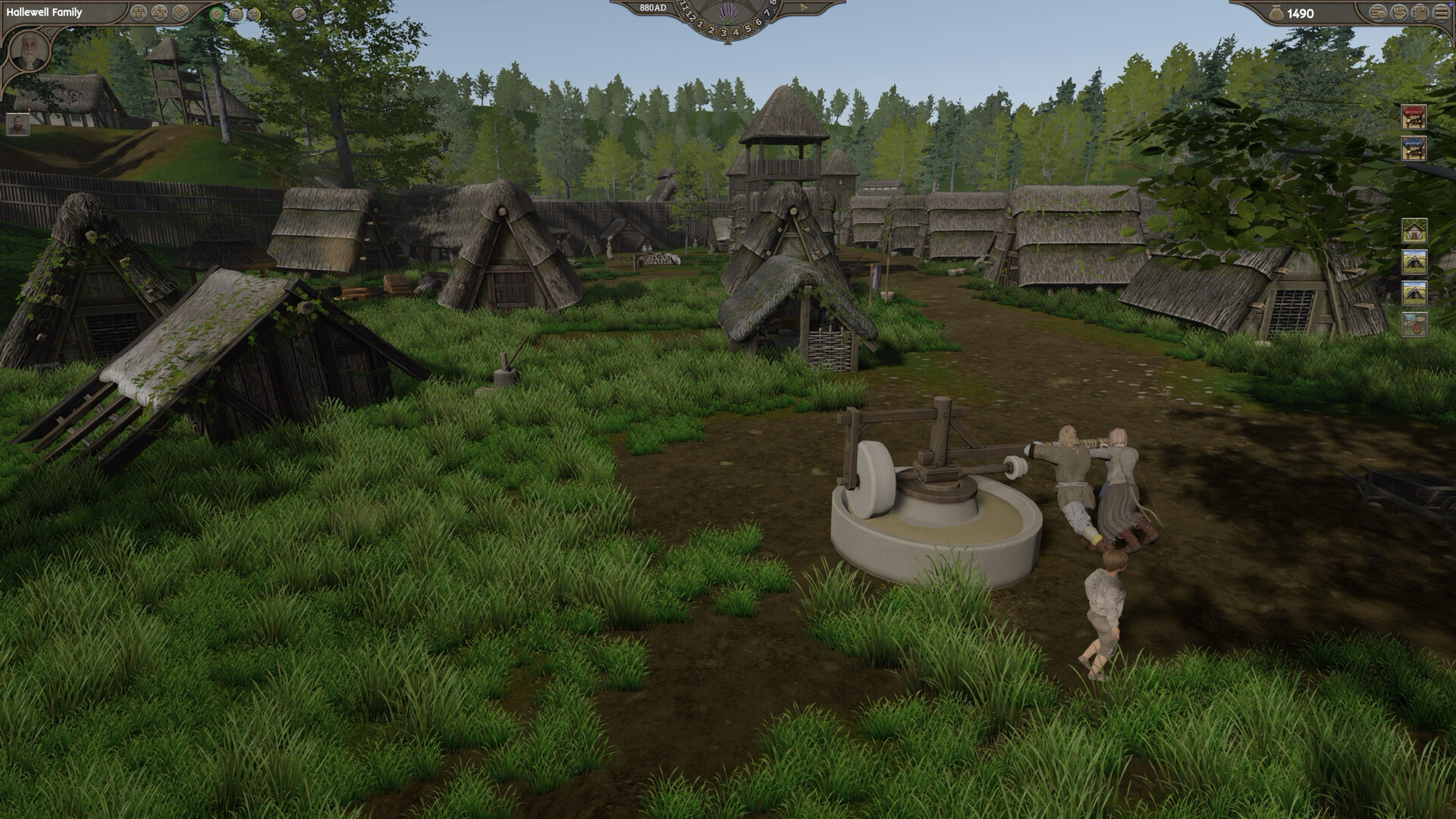Screen dimensions: 1456x819
Task: Open the quest journal icon at top right
Action: [1420, 13]
